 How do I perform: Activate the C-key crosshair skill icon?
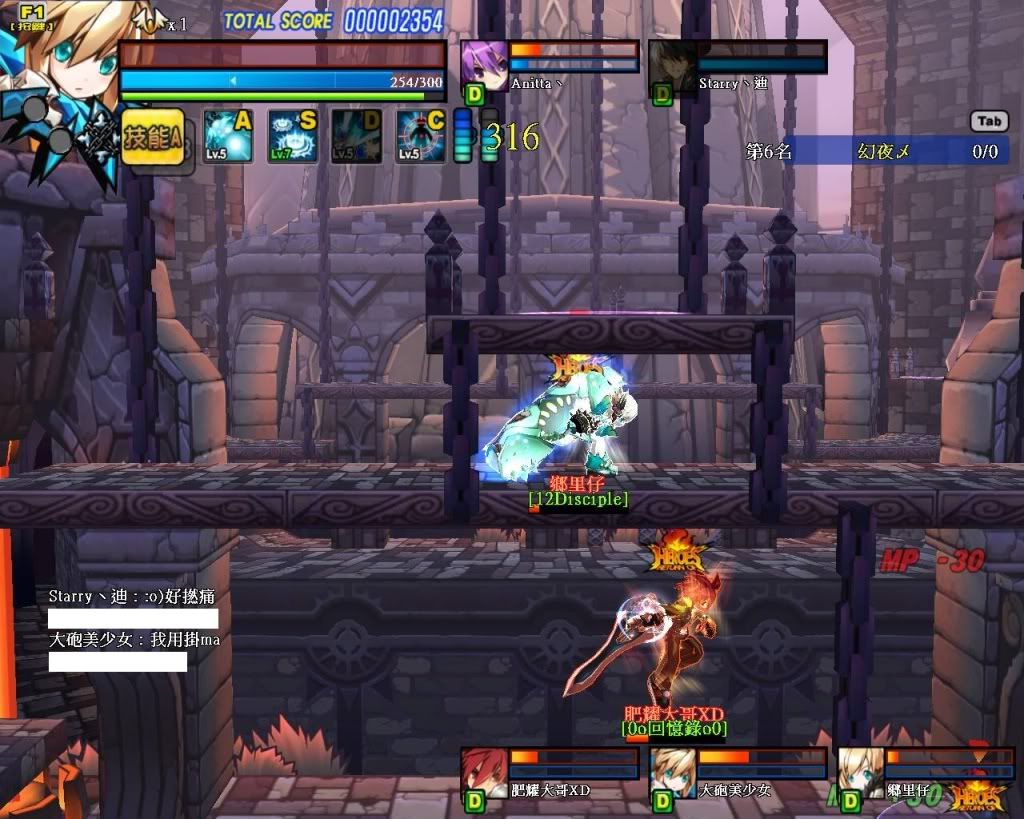pyautogui.click(x=421, y=136)
